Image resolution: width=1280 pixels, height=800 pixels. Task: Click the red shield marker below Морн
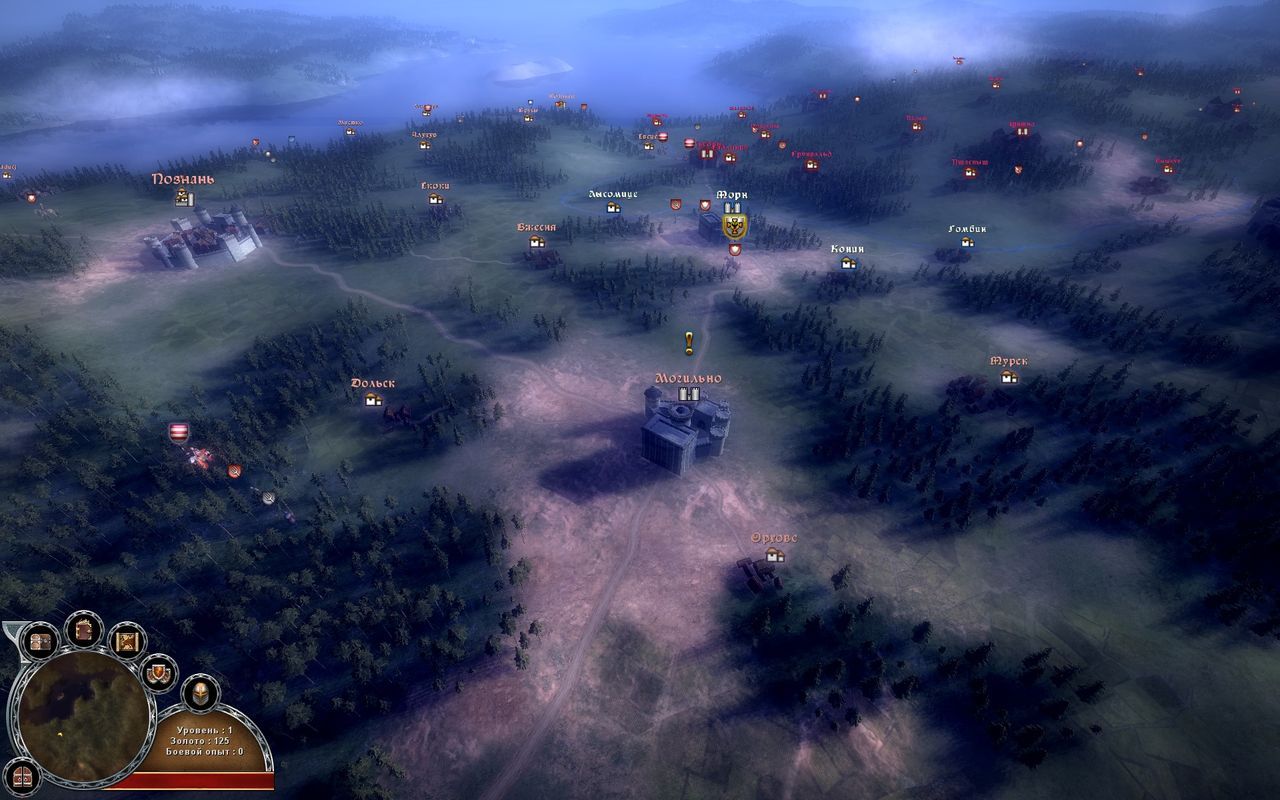735,249
